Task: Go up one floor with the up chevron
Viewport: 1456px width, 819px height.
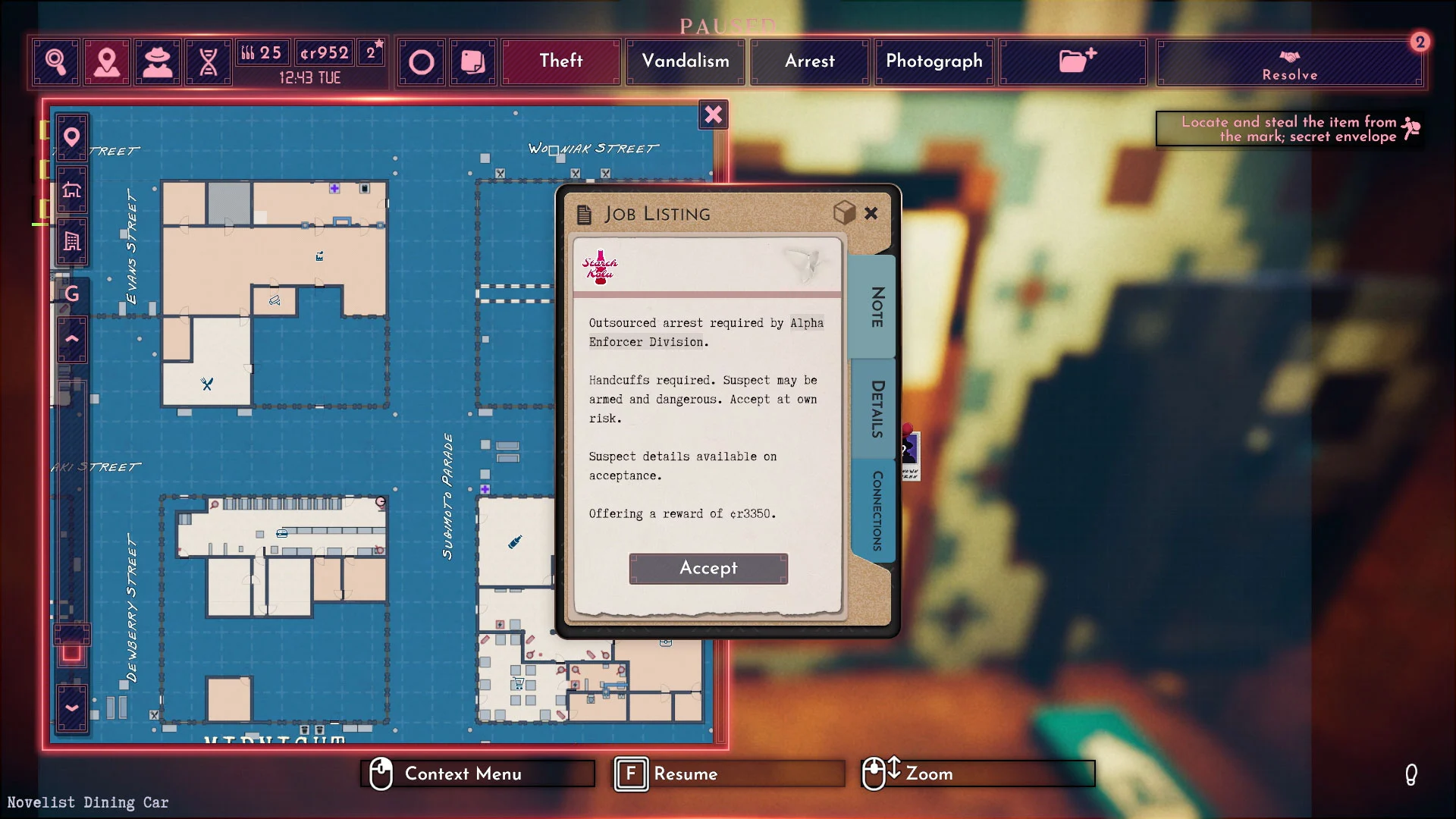Action: point(71,339)
